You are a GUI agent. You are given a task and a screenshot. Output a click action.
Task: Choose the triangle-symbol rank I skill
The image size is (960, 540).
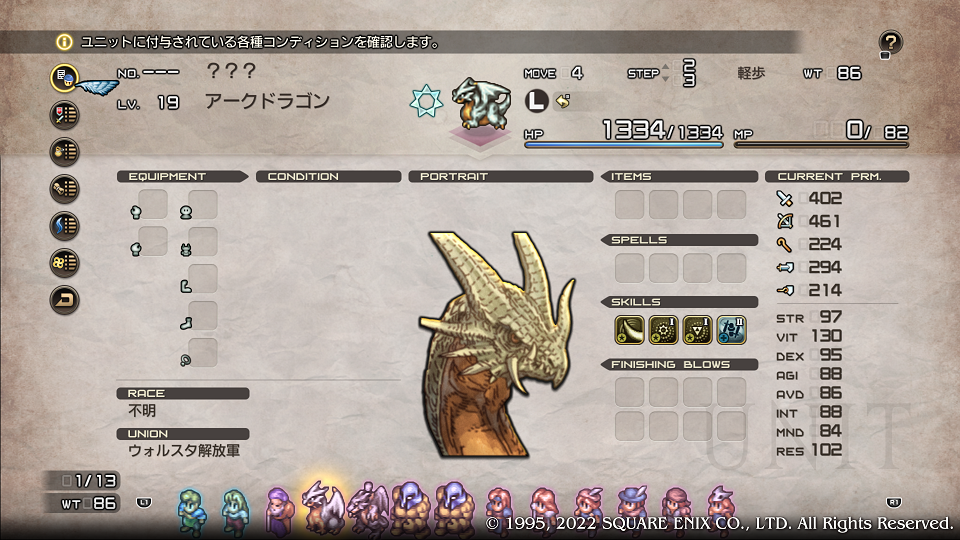[x=697, y=330]
